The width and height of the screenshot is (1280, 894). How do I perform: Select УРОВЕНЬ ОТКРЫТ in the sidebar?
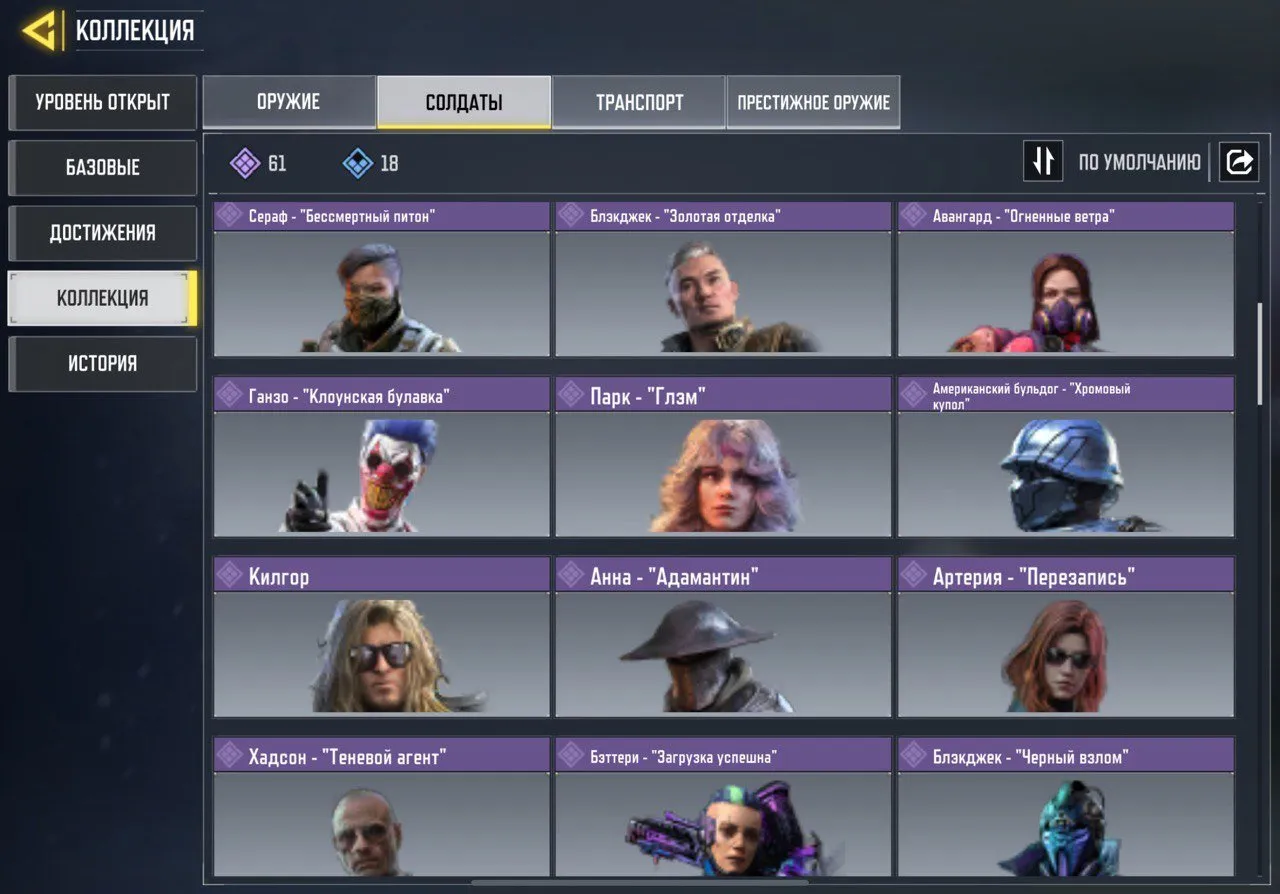[x=102, y=102]
